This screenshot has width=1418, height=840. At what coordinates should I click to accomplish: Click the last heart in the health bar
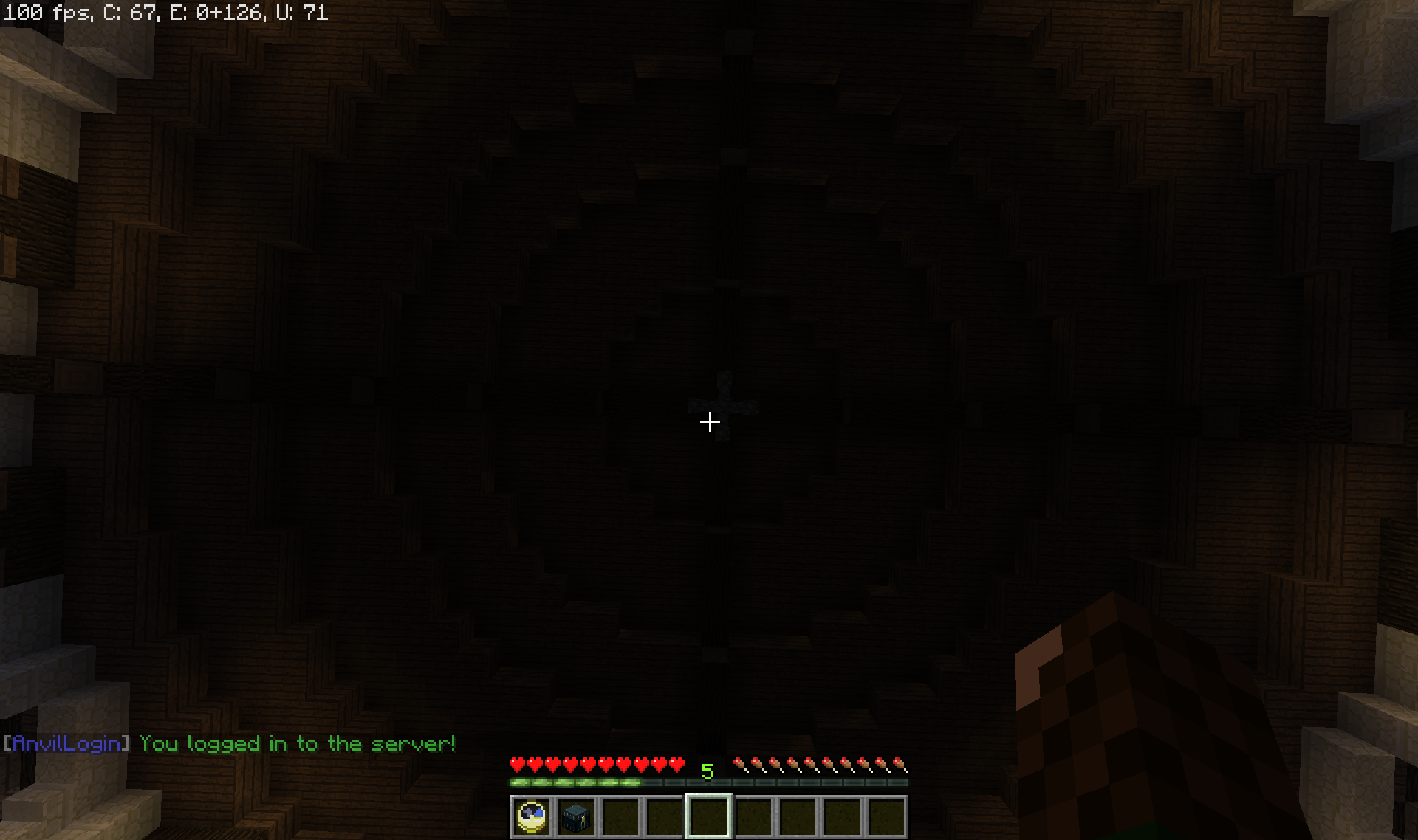tap(677, 765)
